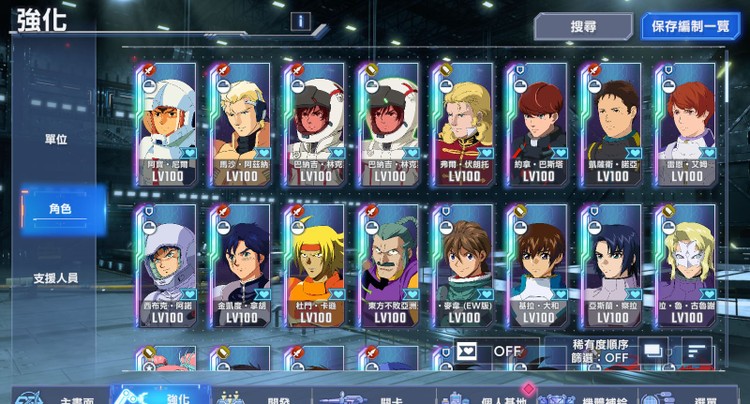Image resolution: width=750 pixels, height=404 pixels.
Task: Toggle the heart favorites OFF filter
Action: coord(490,351)
